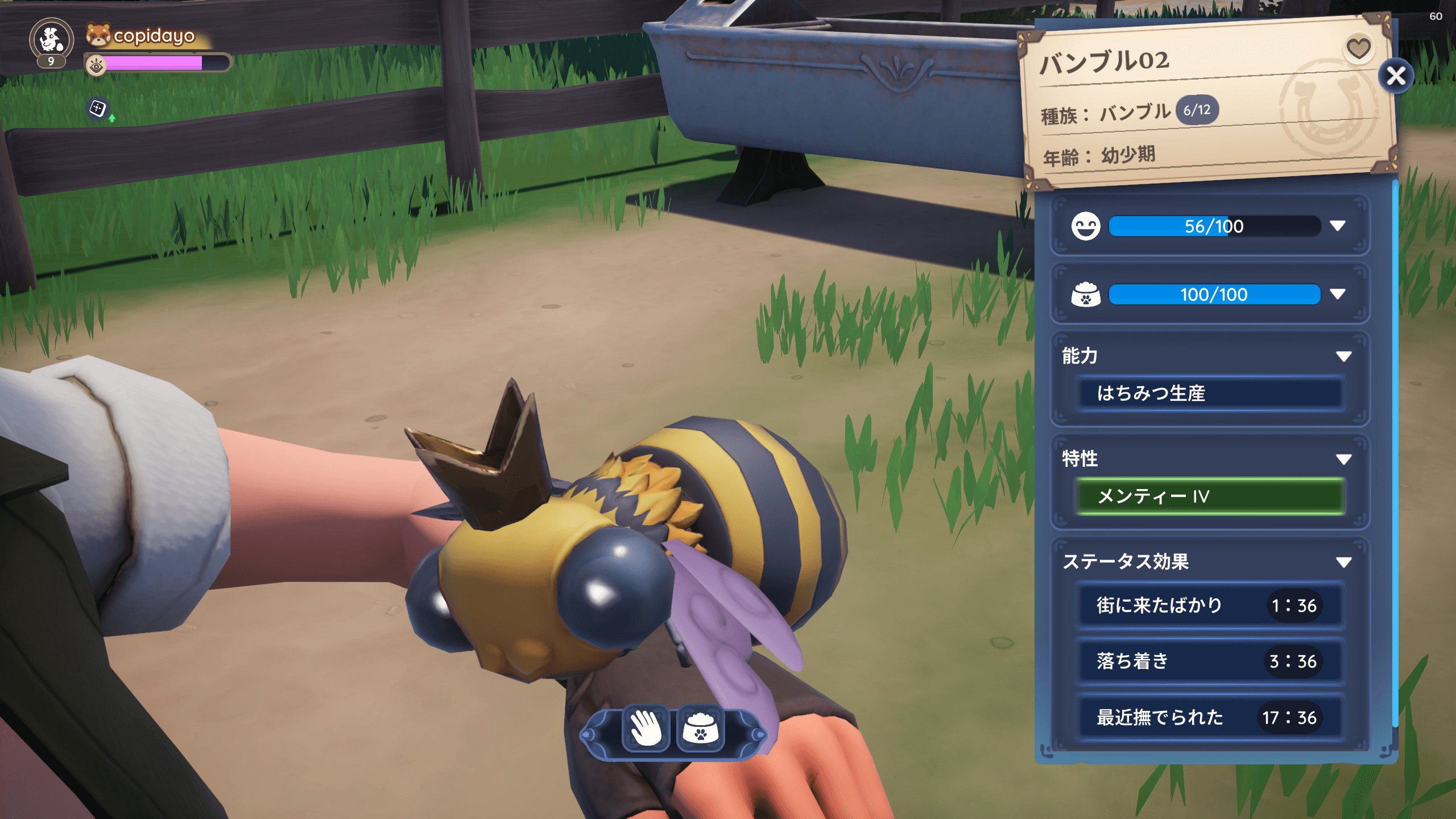Viewport: 1456px width, 819px height.
Task: Collapse the 特性 section
Action: pos(1343,460)
